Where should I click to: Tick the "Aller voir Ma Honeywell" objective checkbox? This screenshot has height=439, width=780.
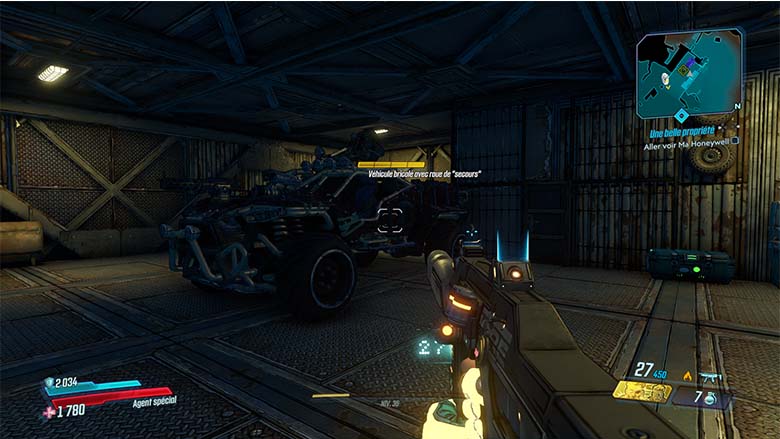736,143
